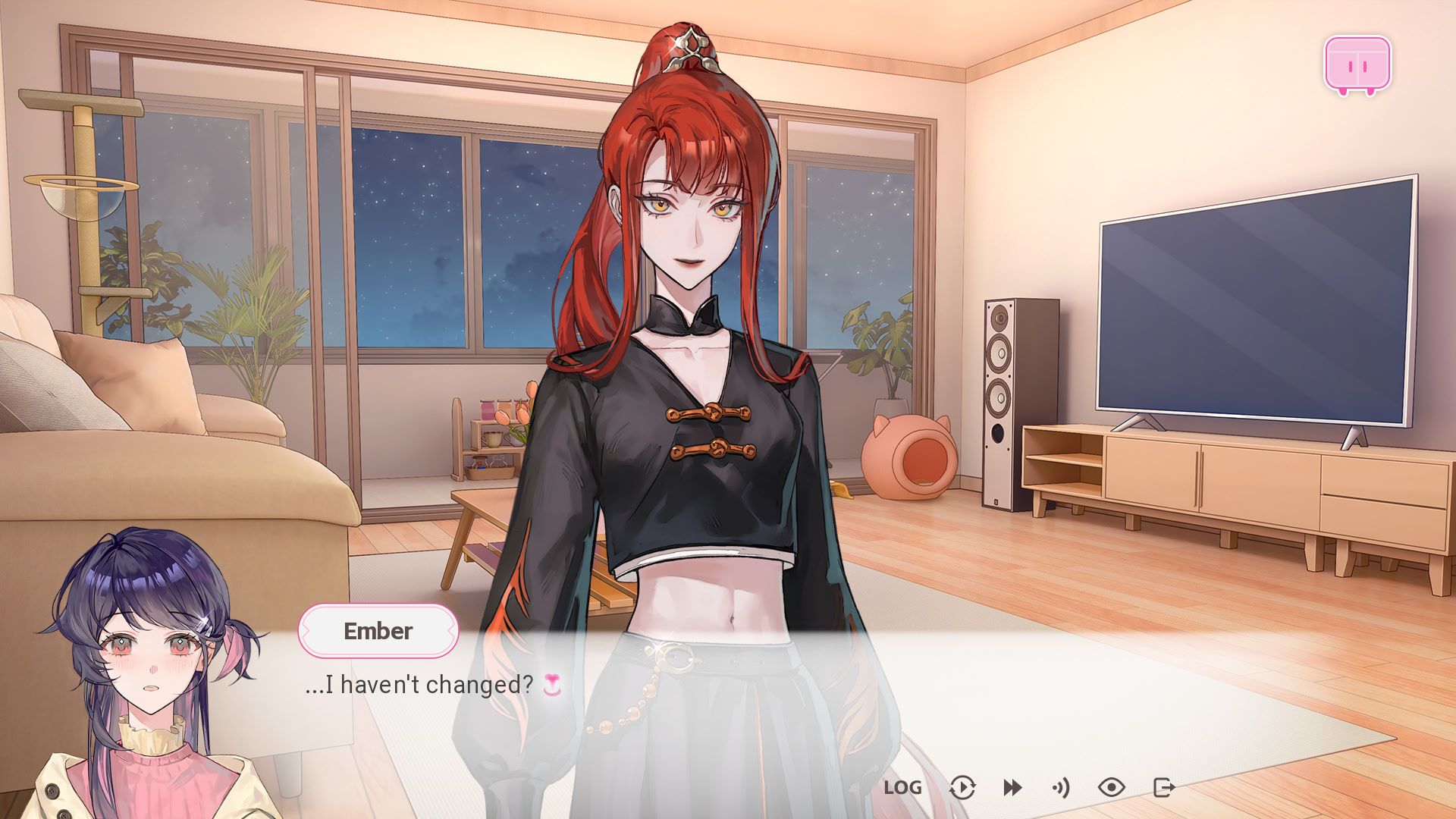Click the dialogue text to advance the story
The height and width of the screenshot is (819, 1456).
point(418,685)
